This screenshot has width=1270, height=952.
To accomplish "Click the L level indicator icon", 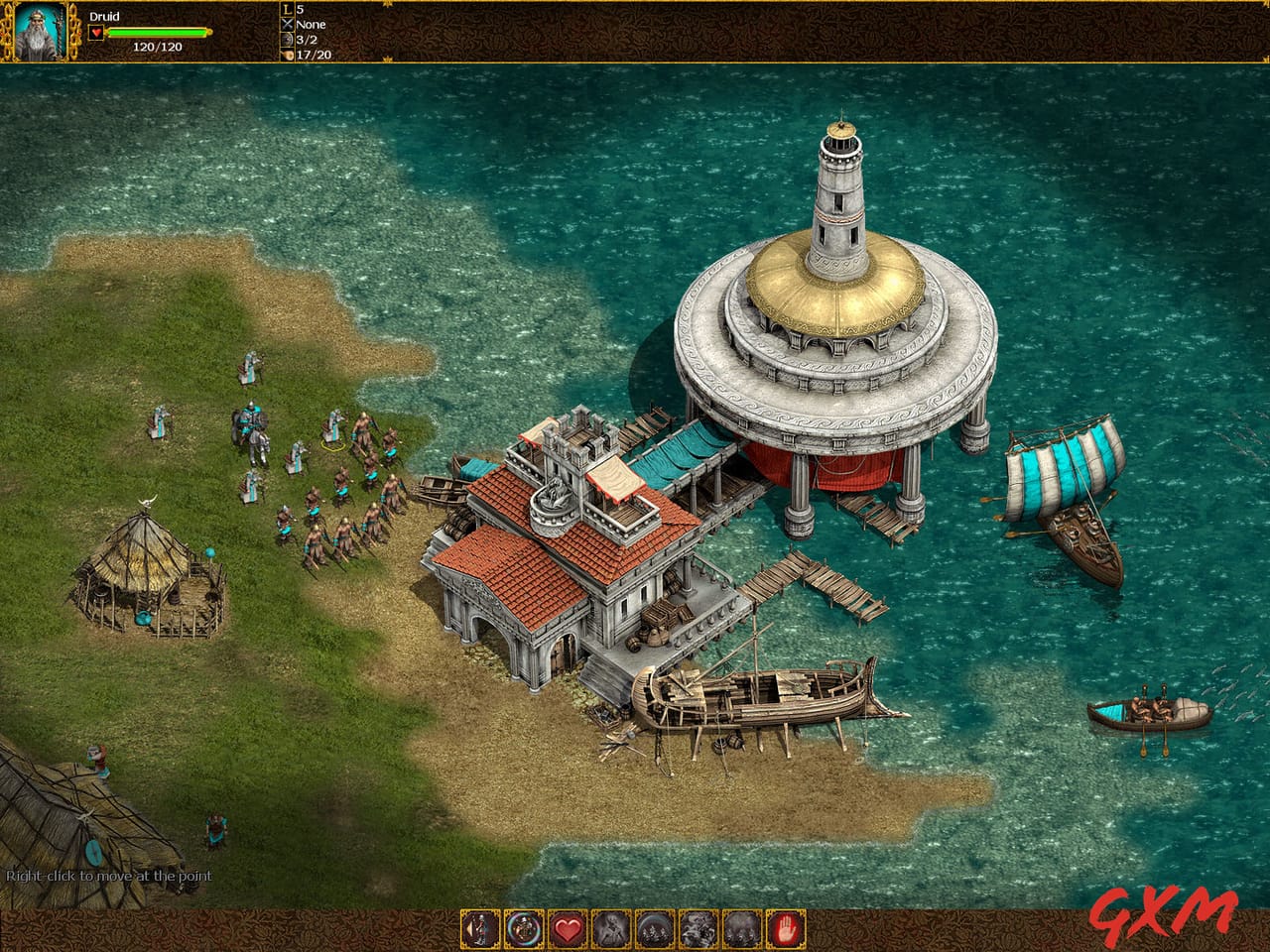I will (x=286, y=9).
